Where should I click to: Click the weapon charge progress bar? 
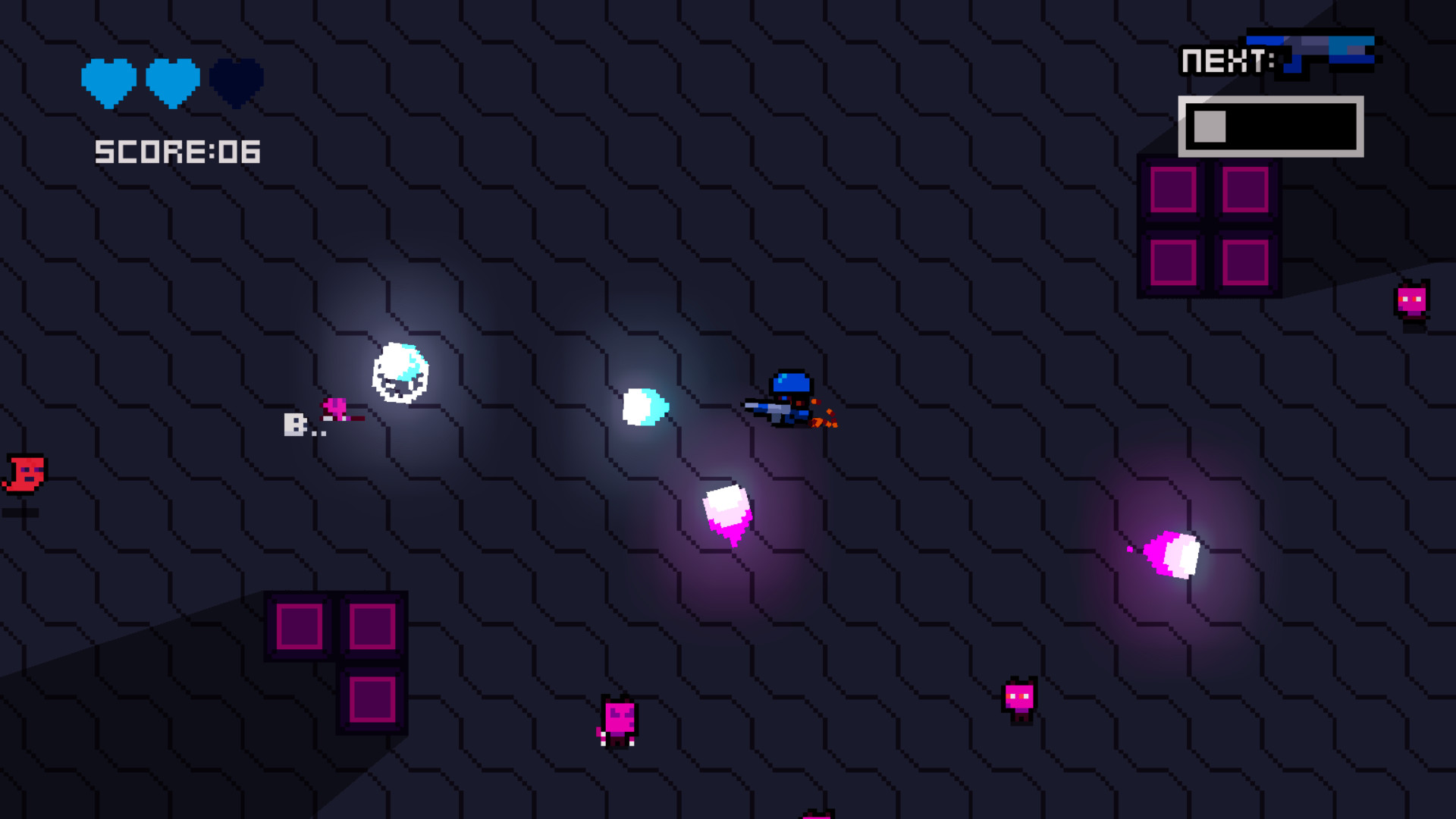click(x=1270, y=127)
